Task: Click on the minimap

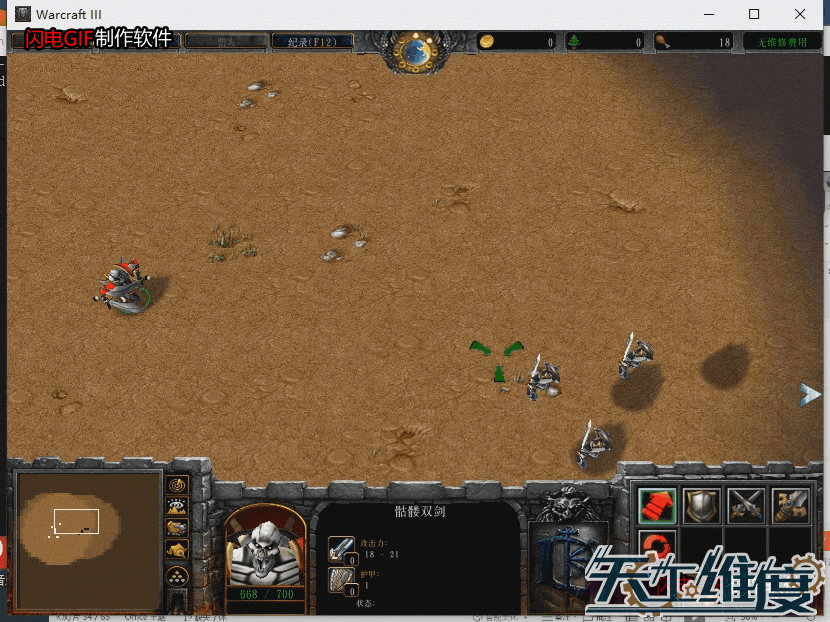Action: [x=86, y=540]
